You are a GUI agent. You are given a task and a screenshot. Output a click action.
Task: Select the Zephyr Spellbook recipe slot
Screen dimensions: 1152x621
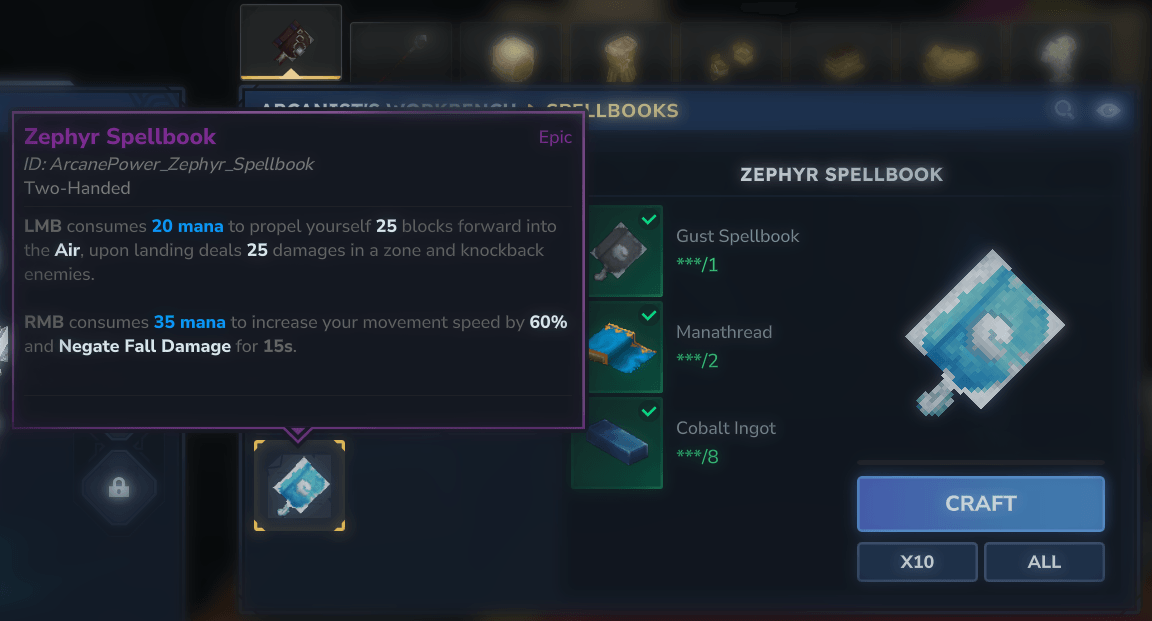click(299, 486)
